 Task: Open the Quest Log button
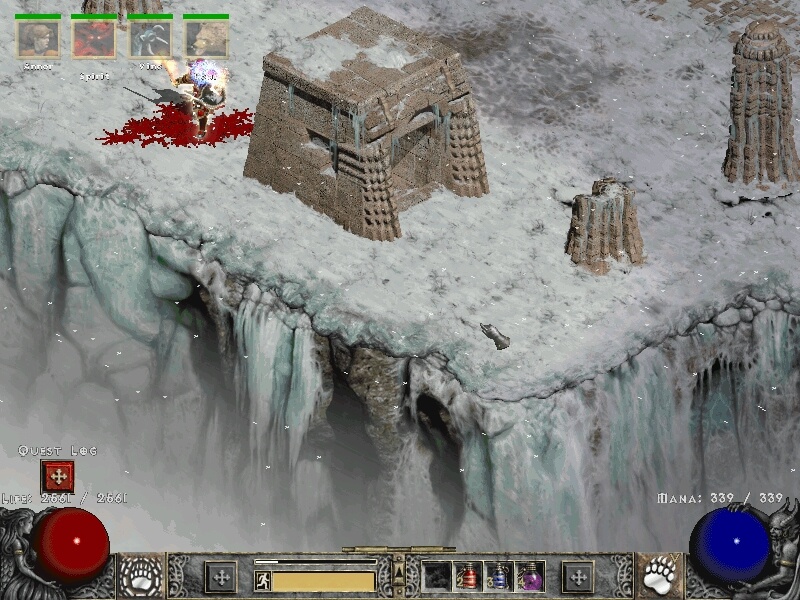click(57, 477)
